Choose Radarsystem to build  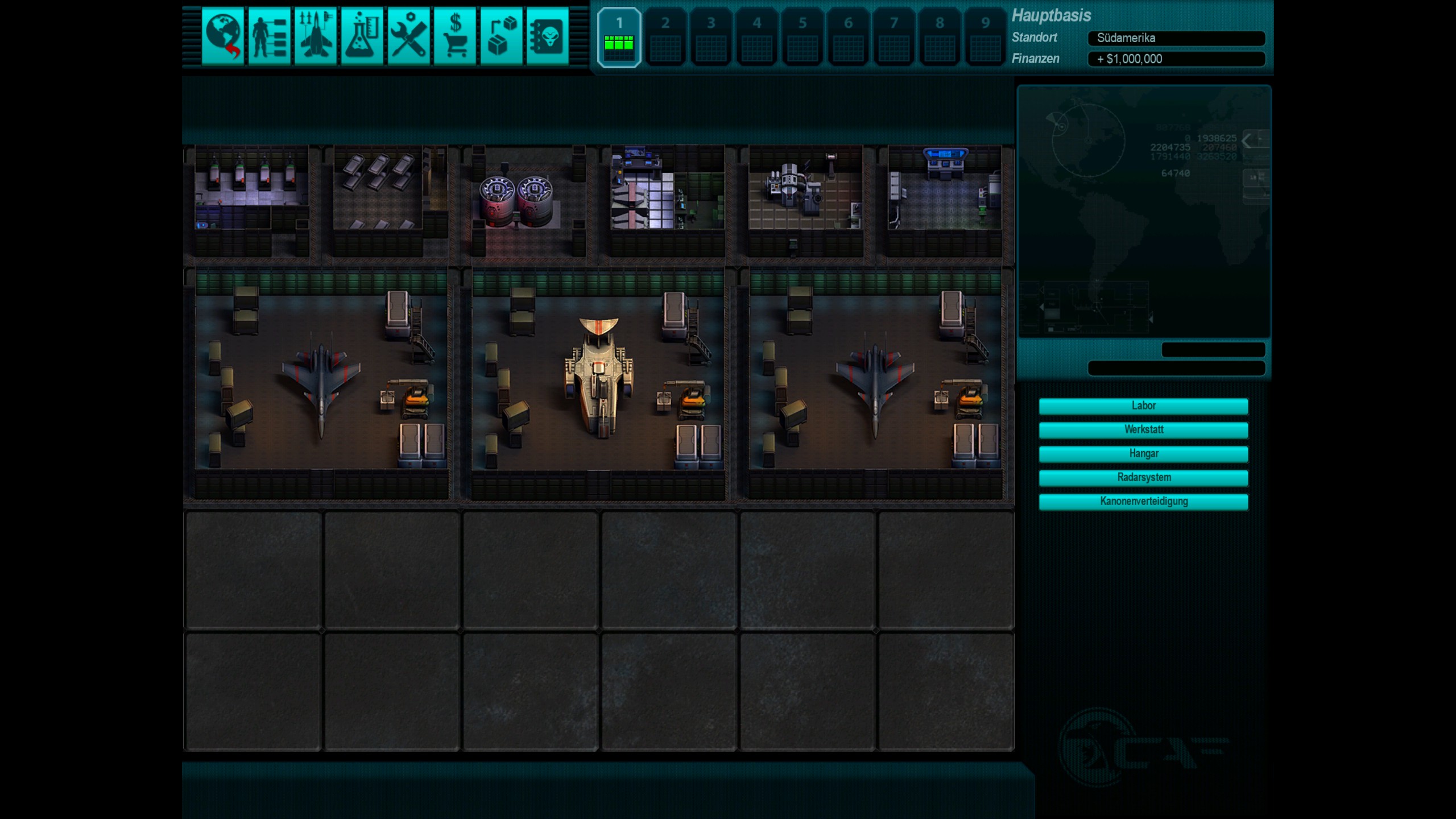tap(1143, 478)
